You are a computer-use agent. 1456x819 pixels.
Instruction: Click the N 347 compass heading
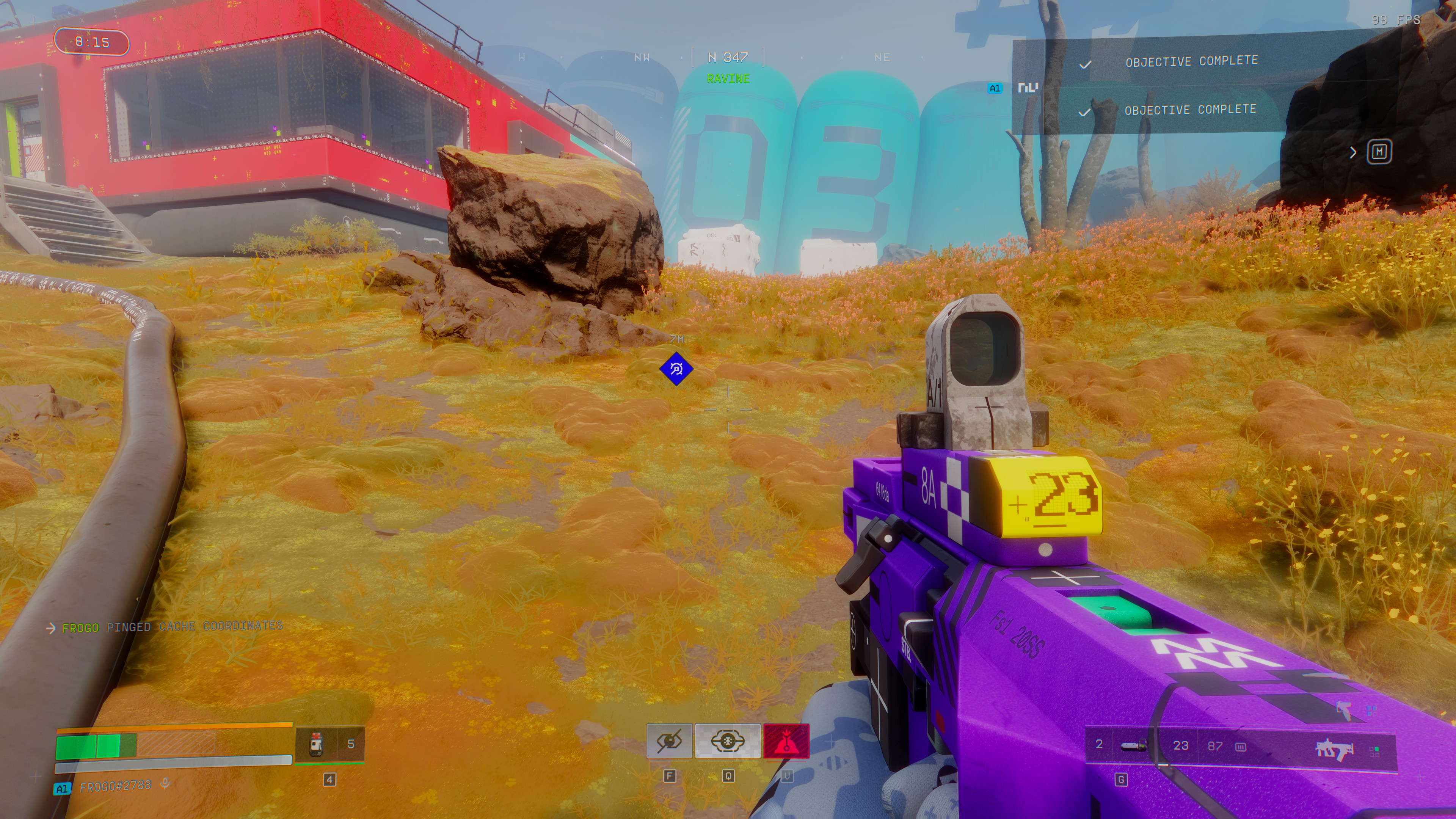tap(728, 57)
